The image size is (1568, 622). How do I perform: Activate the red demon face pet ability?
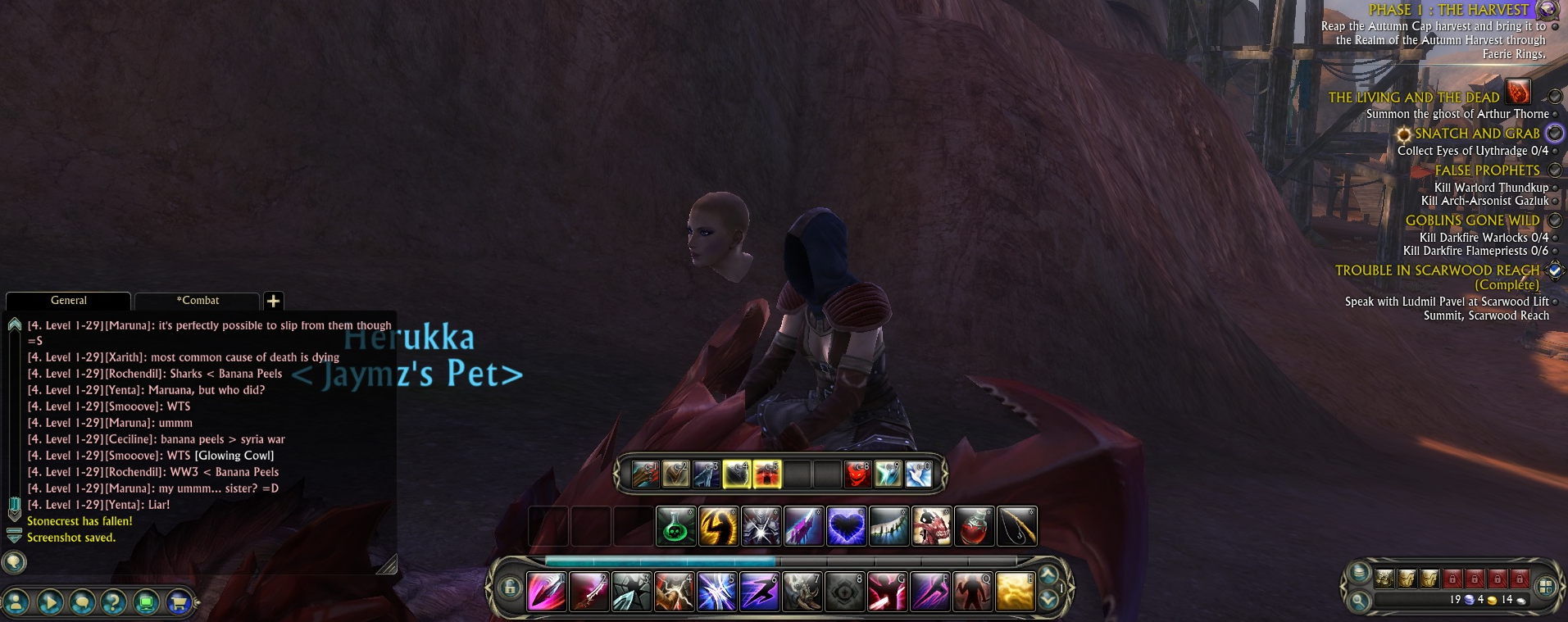click(x=857, y=474)
